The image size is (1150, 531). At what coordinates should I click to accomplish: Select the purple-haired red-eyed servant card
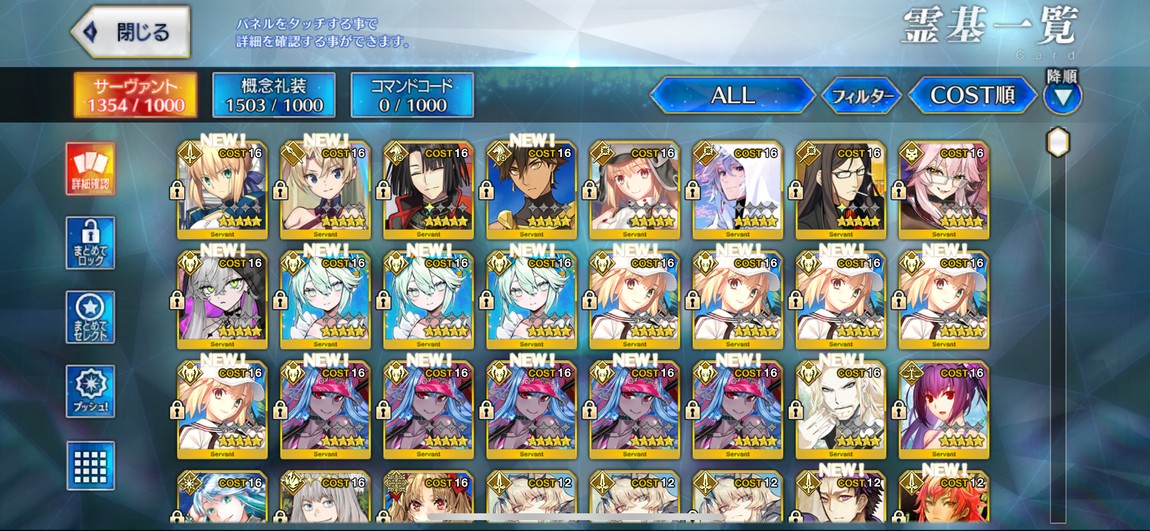click(943, 410)
